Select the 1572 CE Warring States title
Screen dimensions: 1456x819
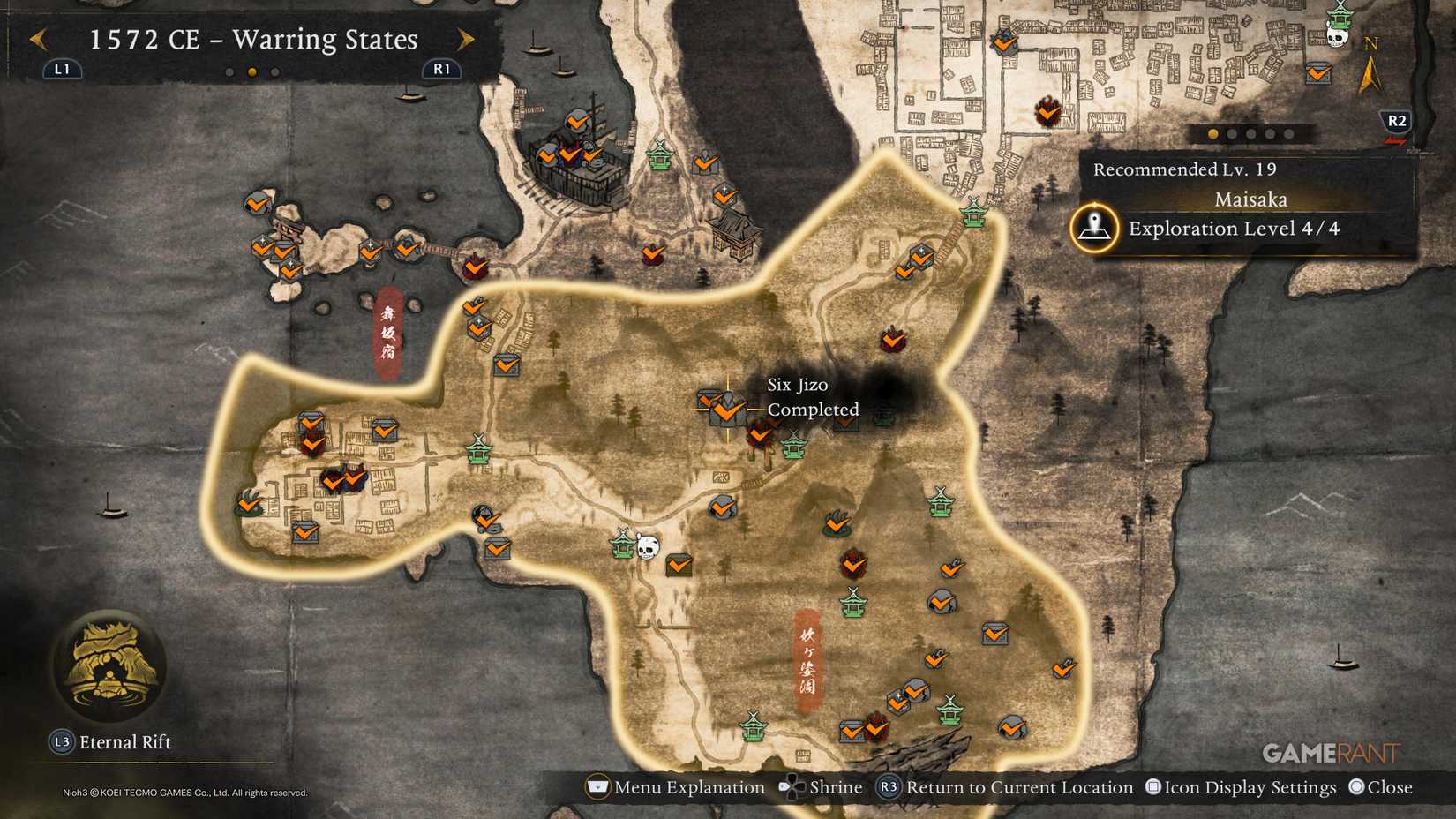[252, 40]
